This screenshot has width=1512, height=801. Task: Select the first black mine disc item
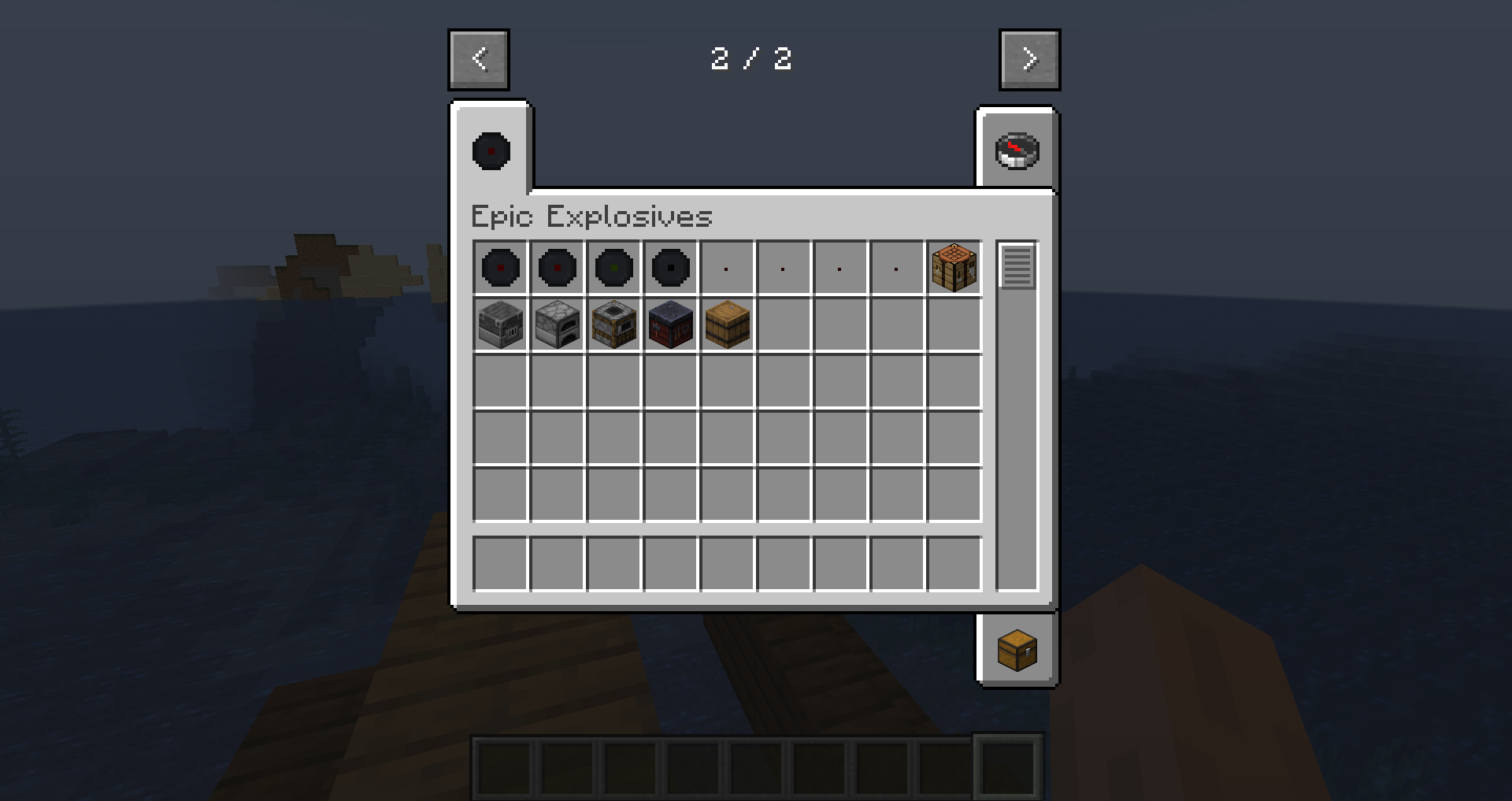pyautogui.click(x=500, y=268)
